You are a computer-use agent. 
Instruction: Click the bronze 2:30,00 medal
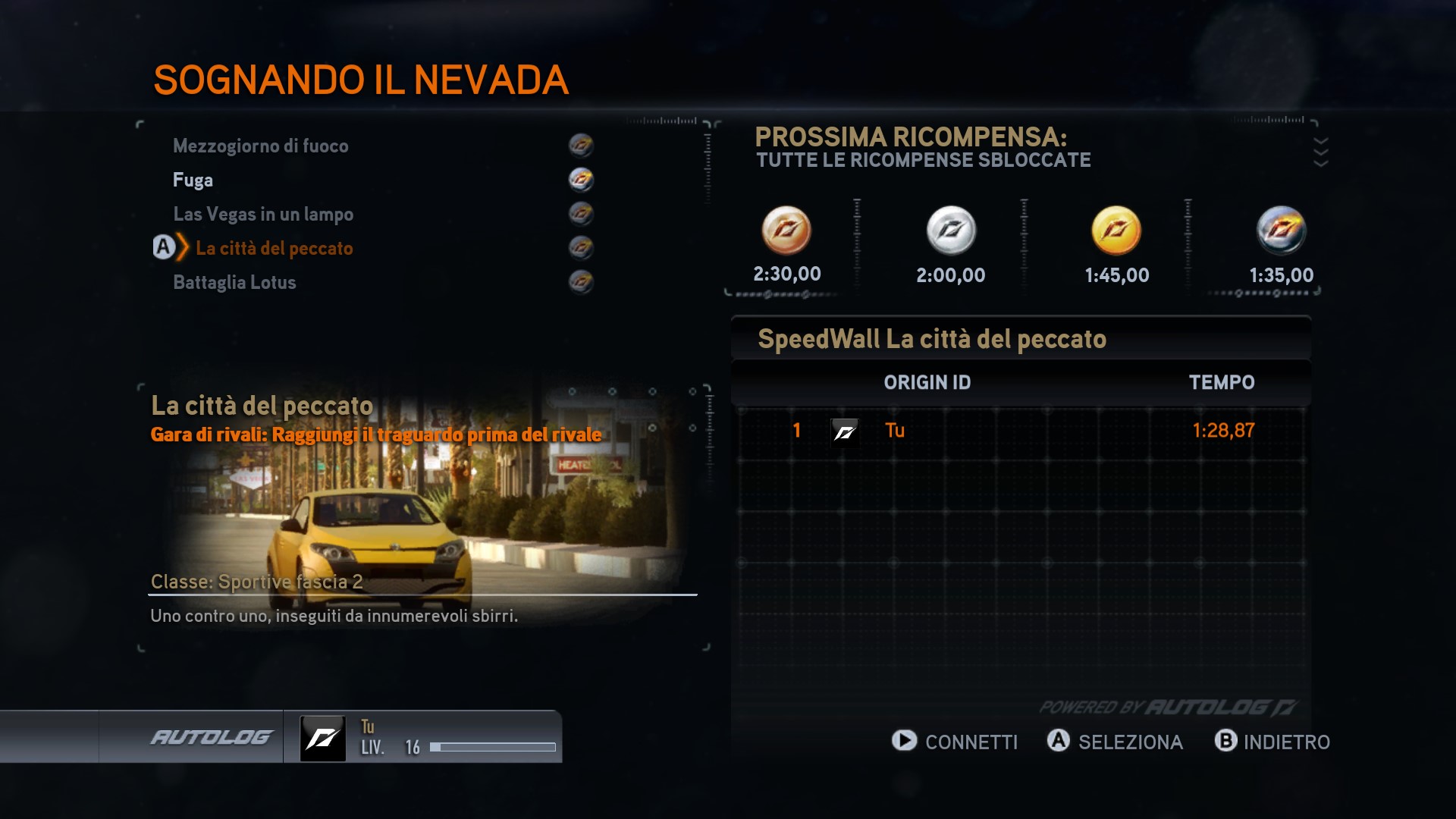coord(786,231)
